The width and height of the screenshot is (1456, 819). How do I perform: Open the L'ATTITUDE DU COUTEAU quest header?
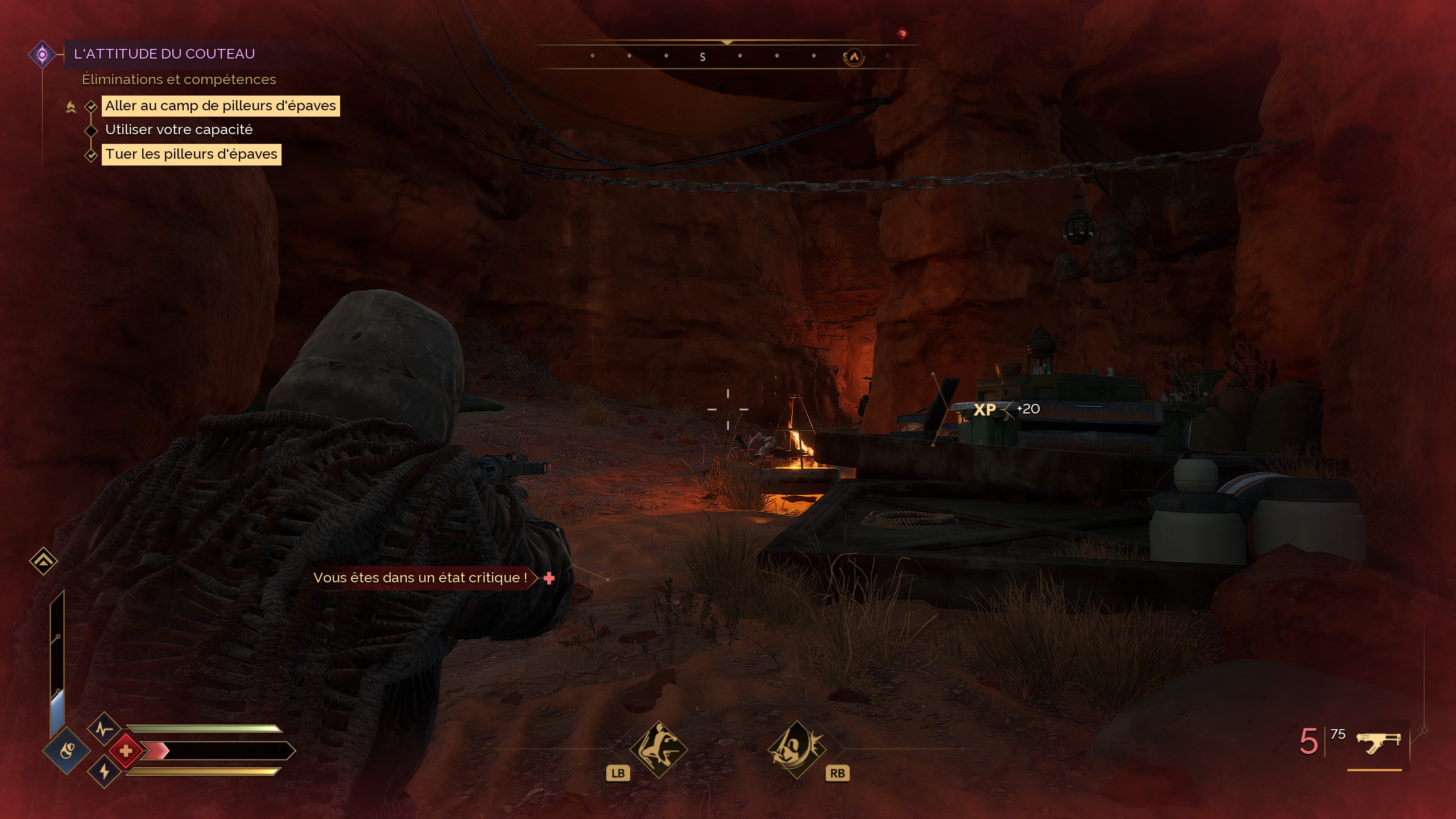click(164, 54)
